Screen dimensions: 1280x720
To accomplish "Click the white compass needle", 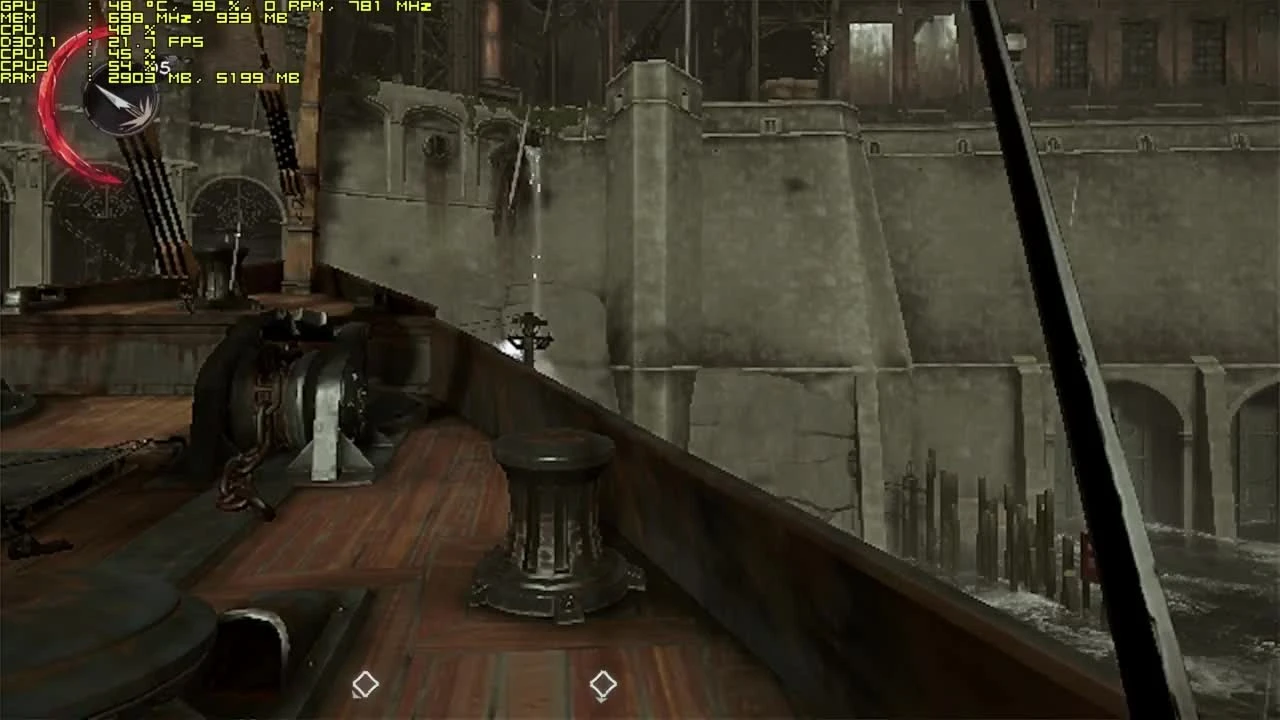I will point(113,100).
